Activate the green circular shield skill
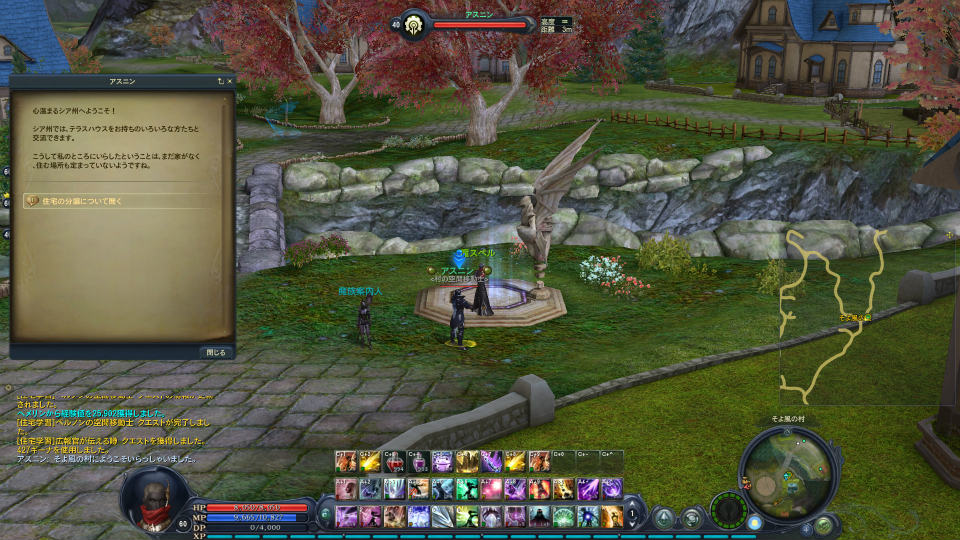Viewport: 960px width, 540px height. point(564,516)
